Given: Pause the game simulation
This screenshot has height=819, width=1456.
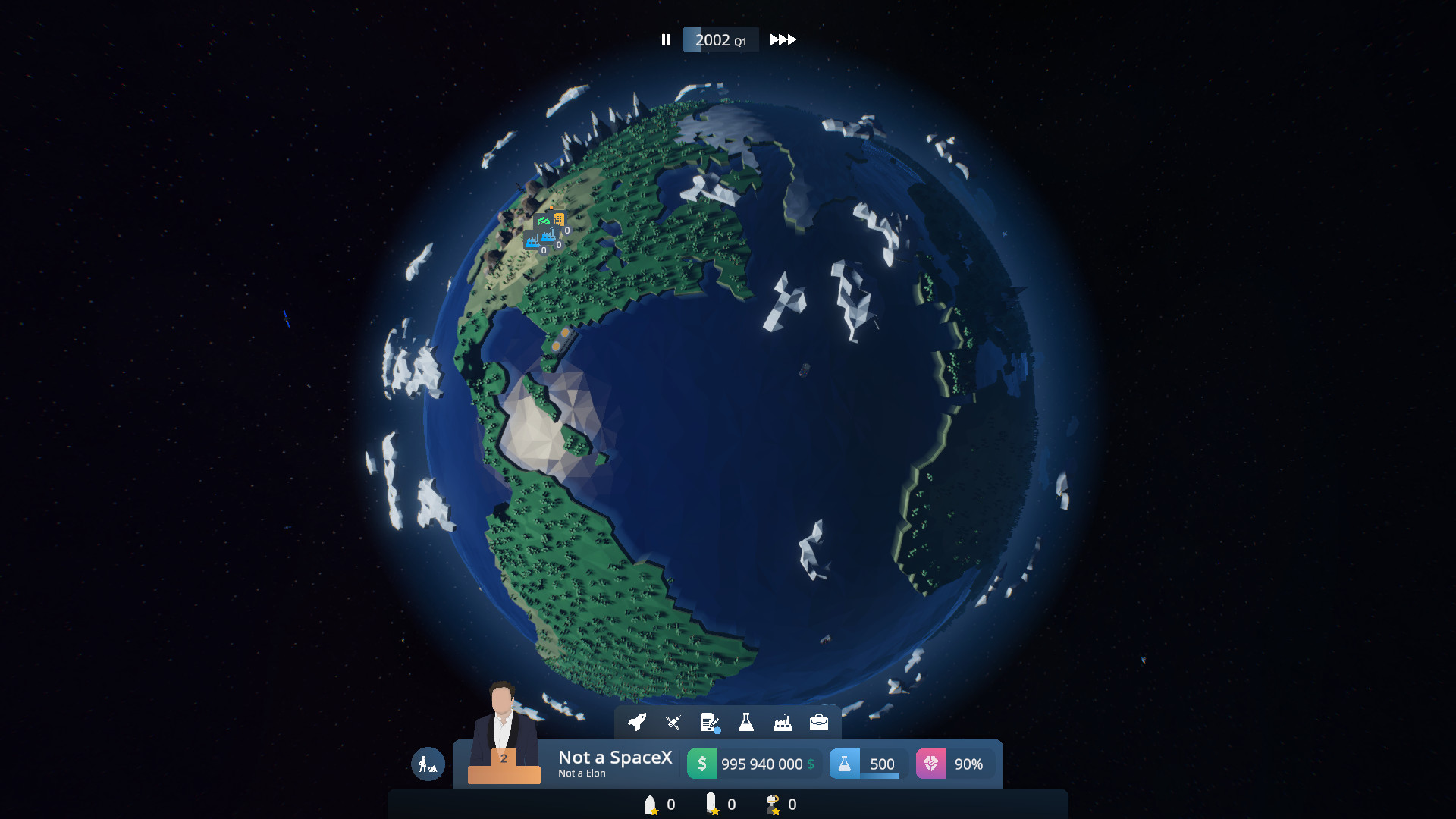Looking at the screenshot, I should 666,39.
